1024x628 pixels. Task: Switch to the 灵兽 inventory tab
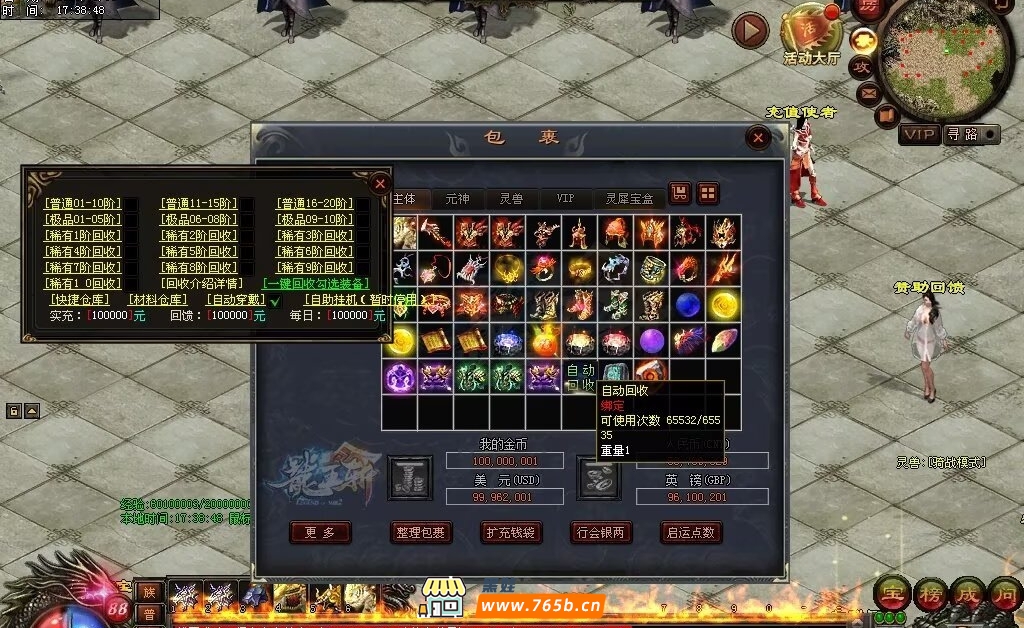(x=511, y=199)
